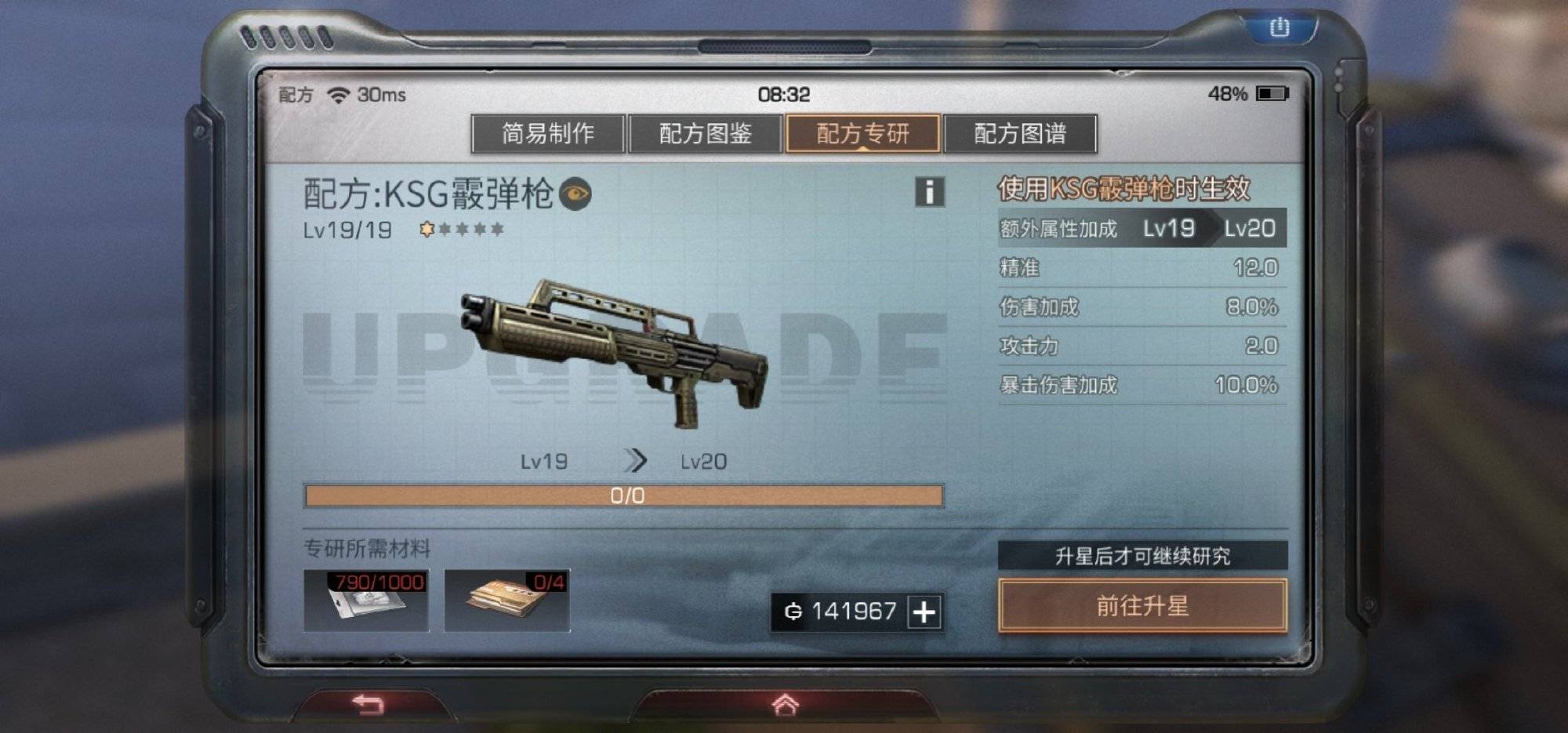This screenshot has width=1568, height=733.
Task: Click the info icon beside the recipe title
Action: tap(930, 191)
